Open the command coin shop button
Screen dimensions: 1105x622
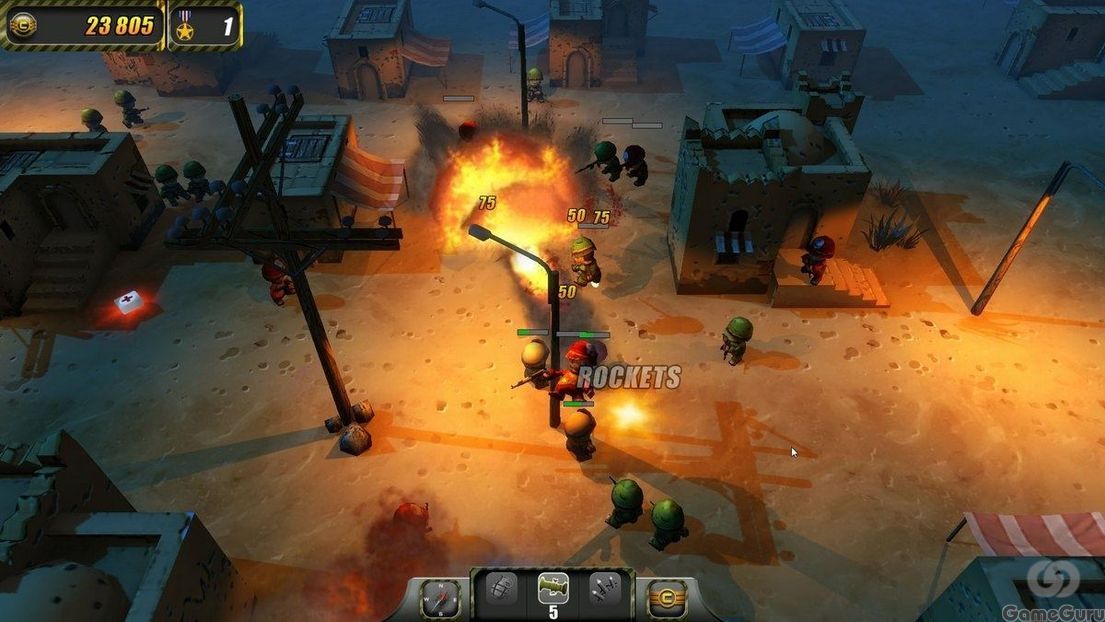coord(667,598)
